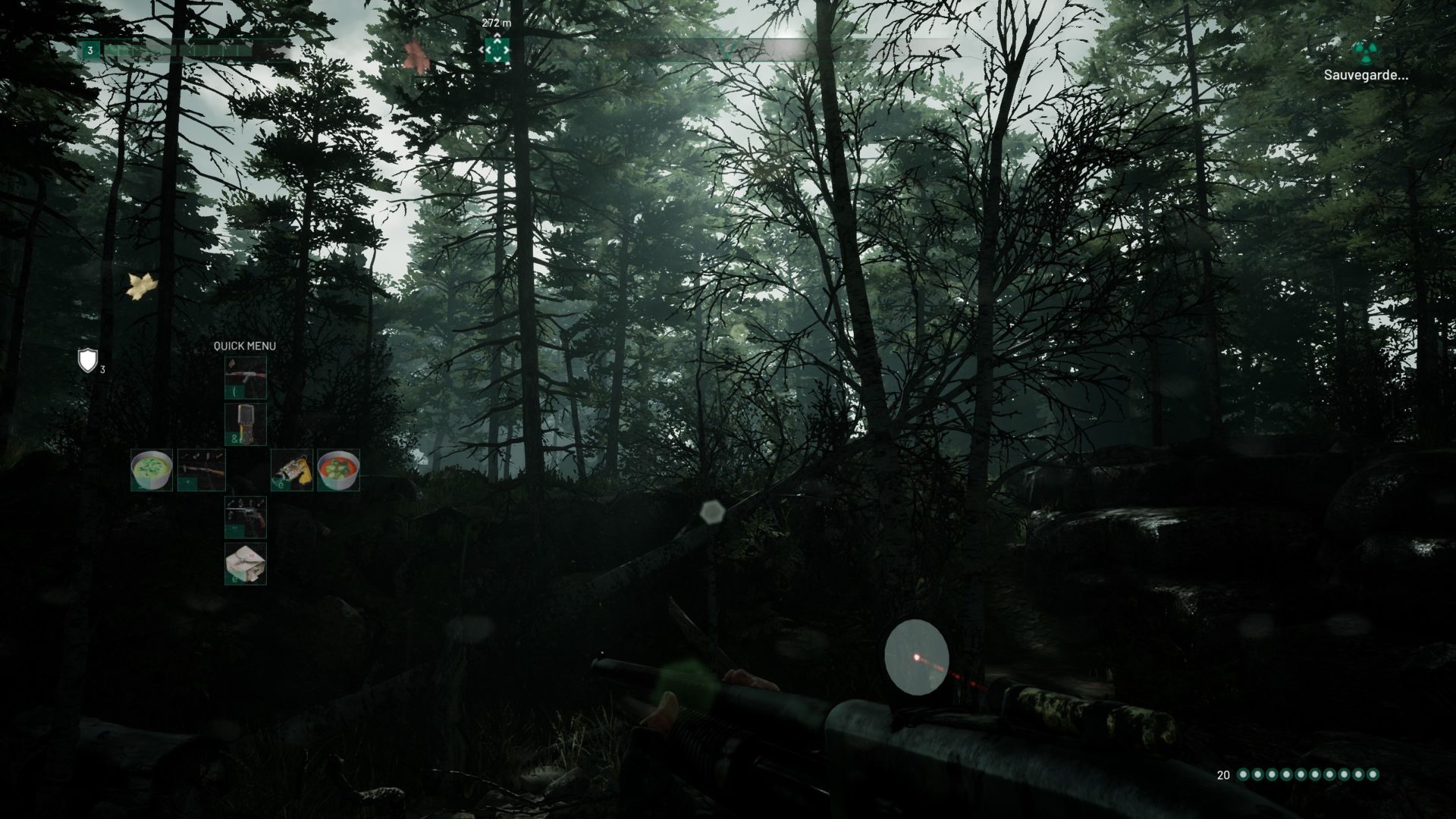Select the assault rifle quick menu slot
1456x819 pixels.
(x=245, y=378)
